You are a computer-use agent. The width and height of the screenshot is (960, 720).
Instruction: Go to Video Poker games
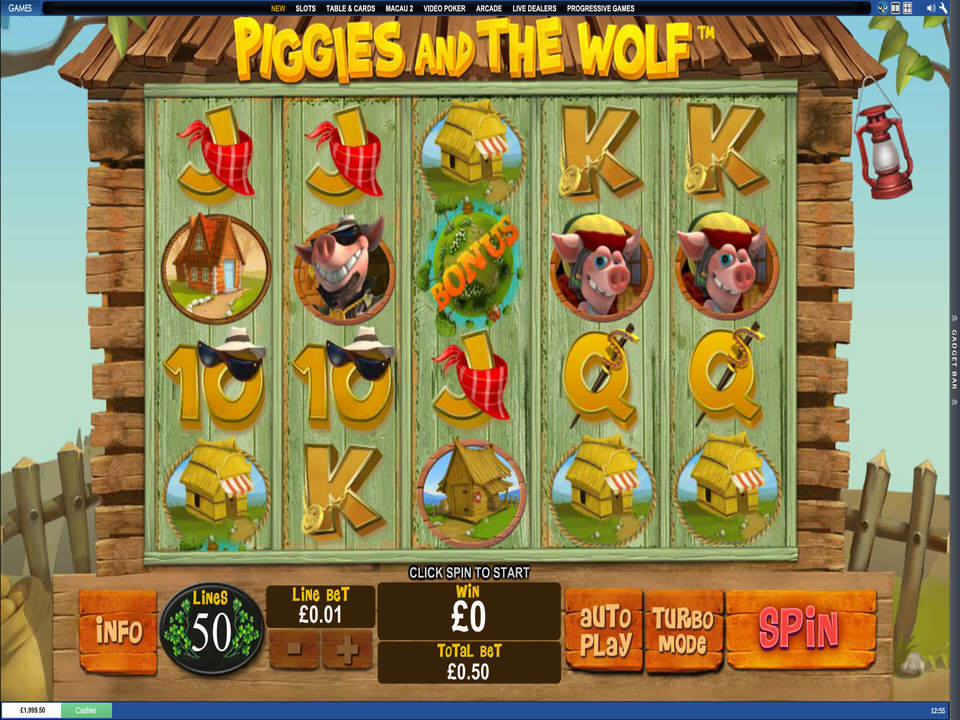click(x=445, y=8)
